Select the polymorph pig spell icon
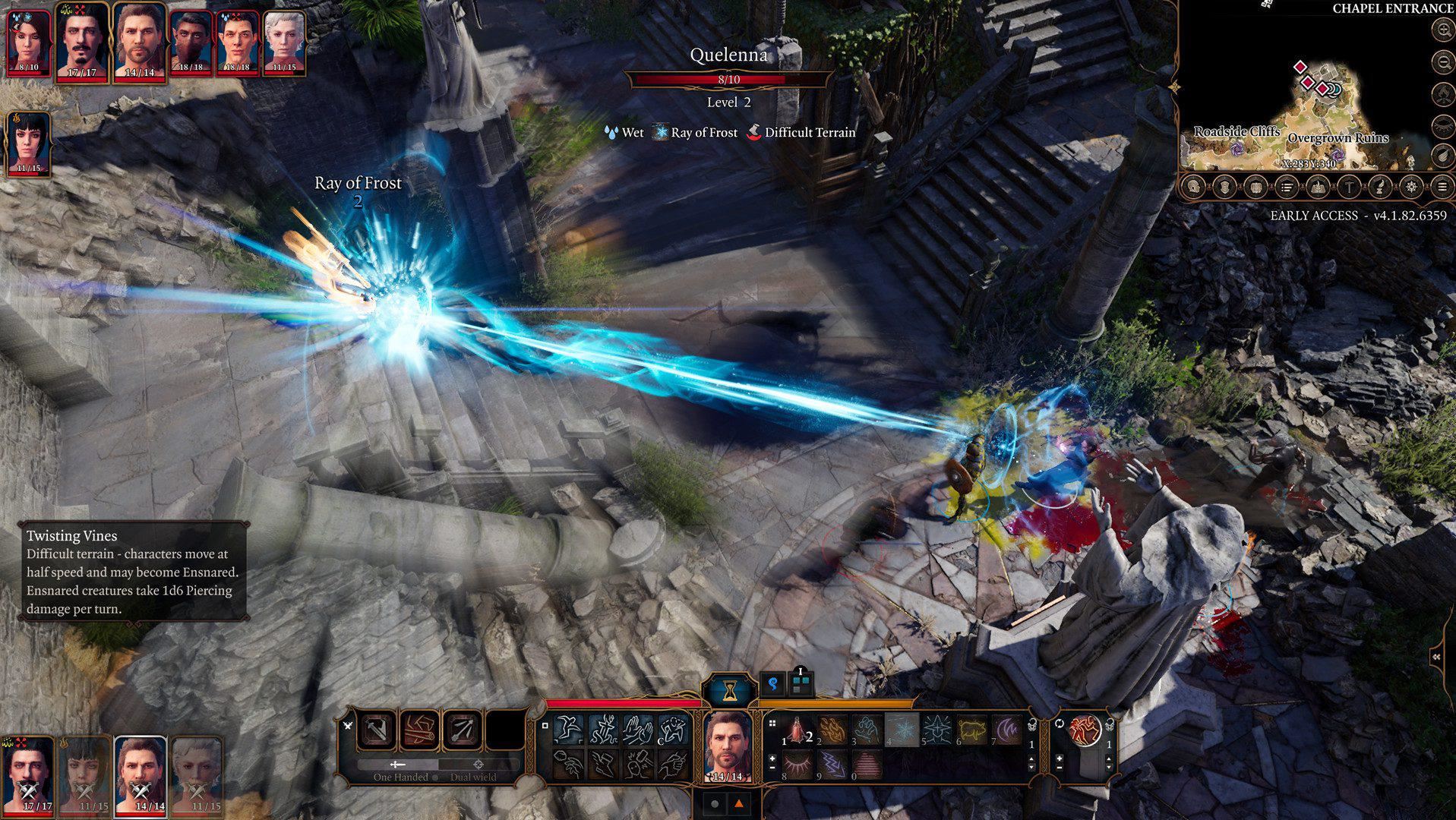The width and height of the screenshot is (1456, 820). point(972,730)
